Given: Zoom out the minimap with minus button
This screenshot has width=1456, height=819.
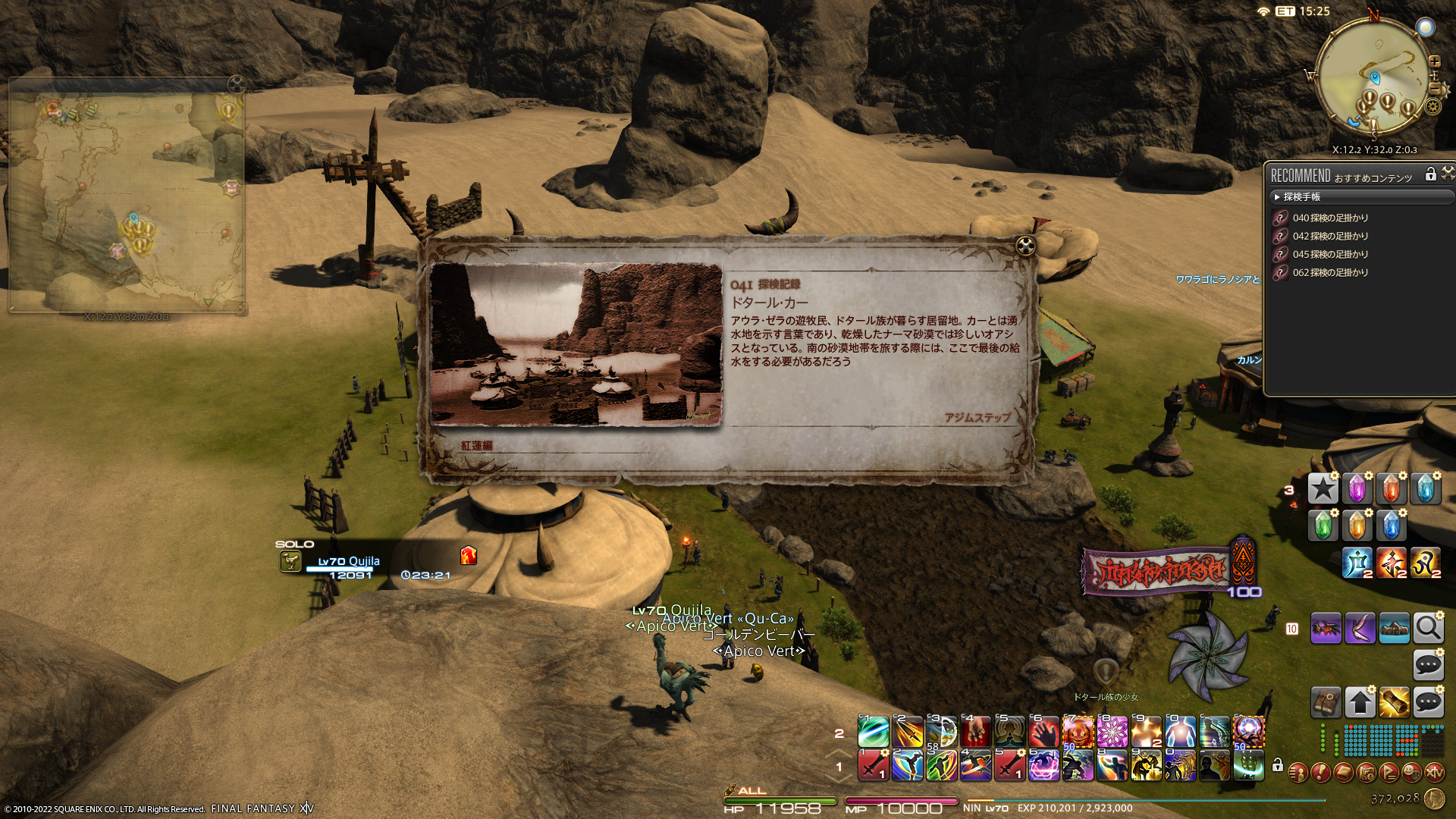Looking at the screenshot, I should [1435, 89].
